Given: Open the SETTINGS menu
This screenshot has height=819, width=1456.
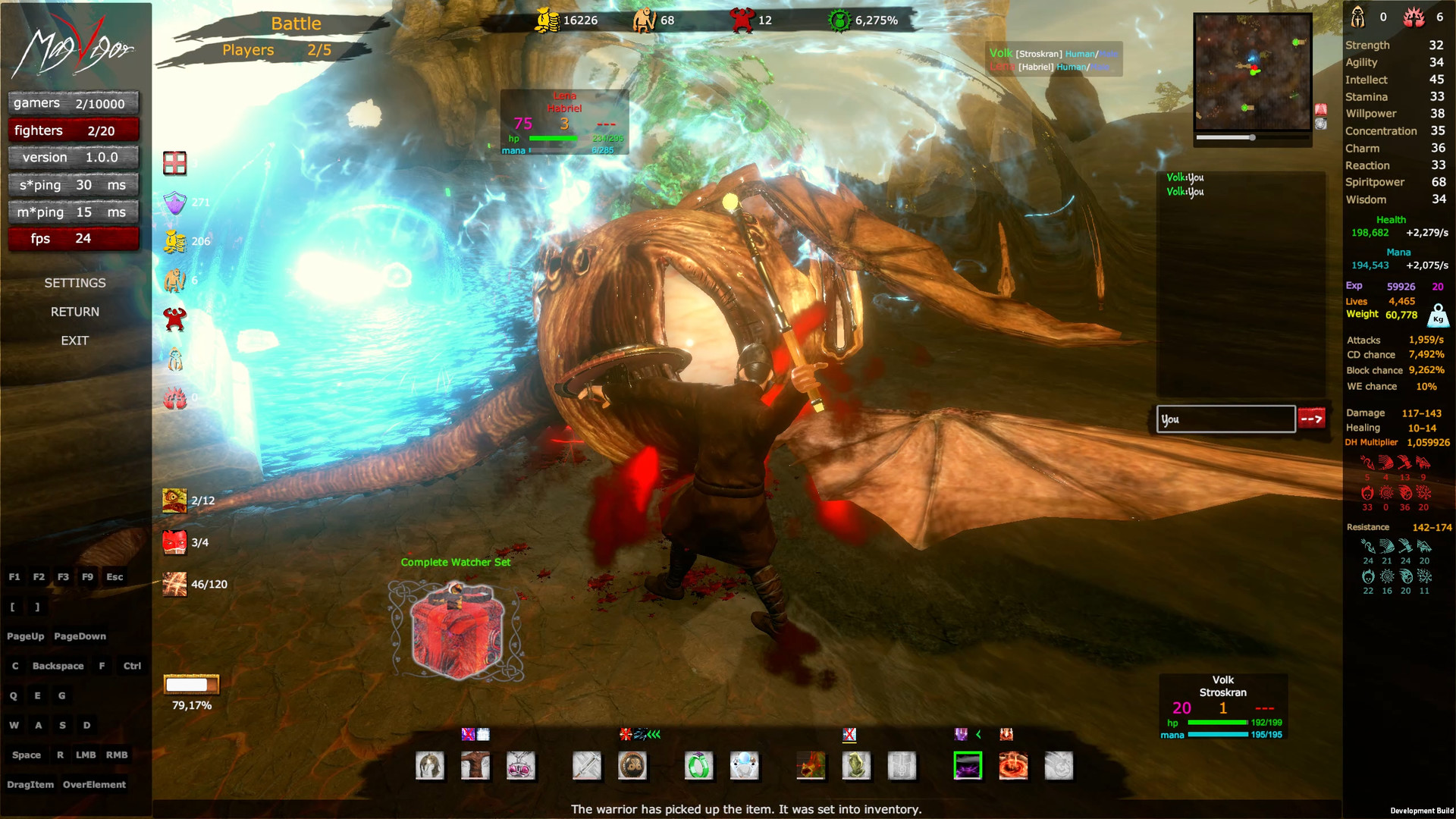Looking at the screenshot, I should coord(74,282).
